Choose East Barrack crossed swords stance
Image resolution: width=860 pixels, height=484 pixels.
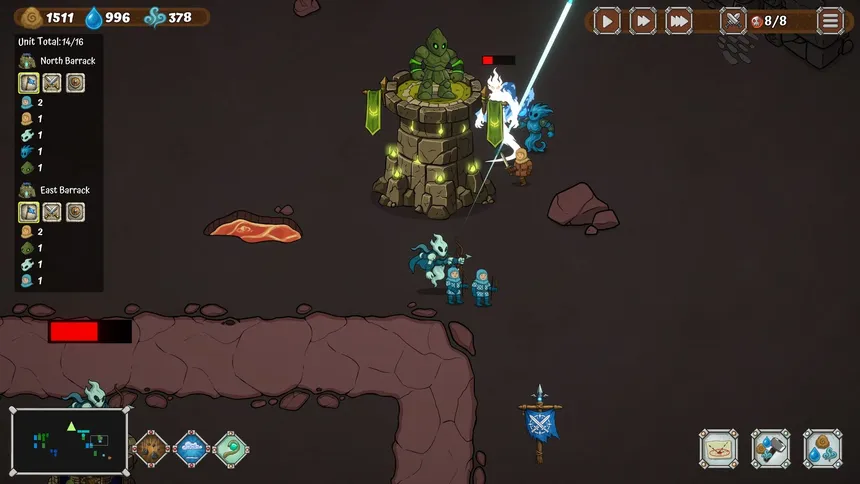(x=52, y=212)
